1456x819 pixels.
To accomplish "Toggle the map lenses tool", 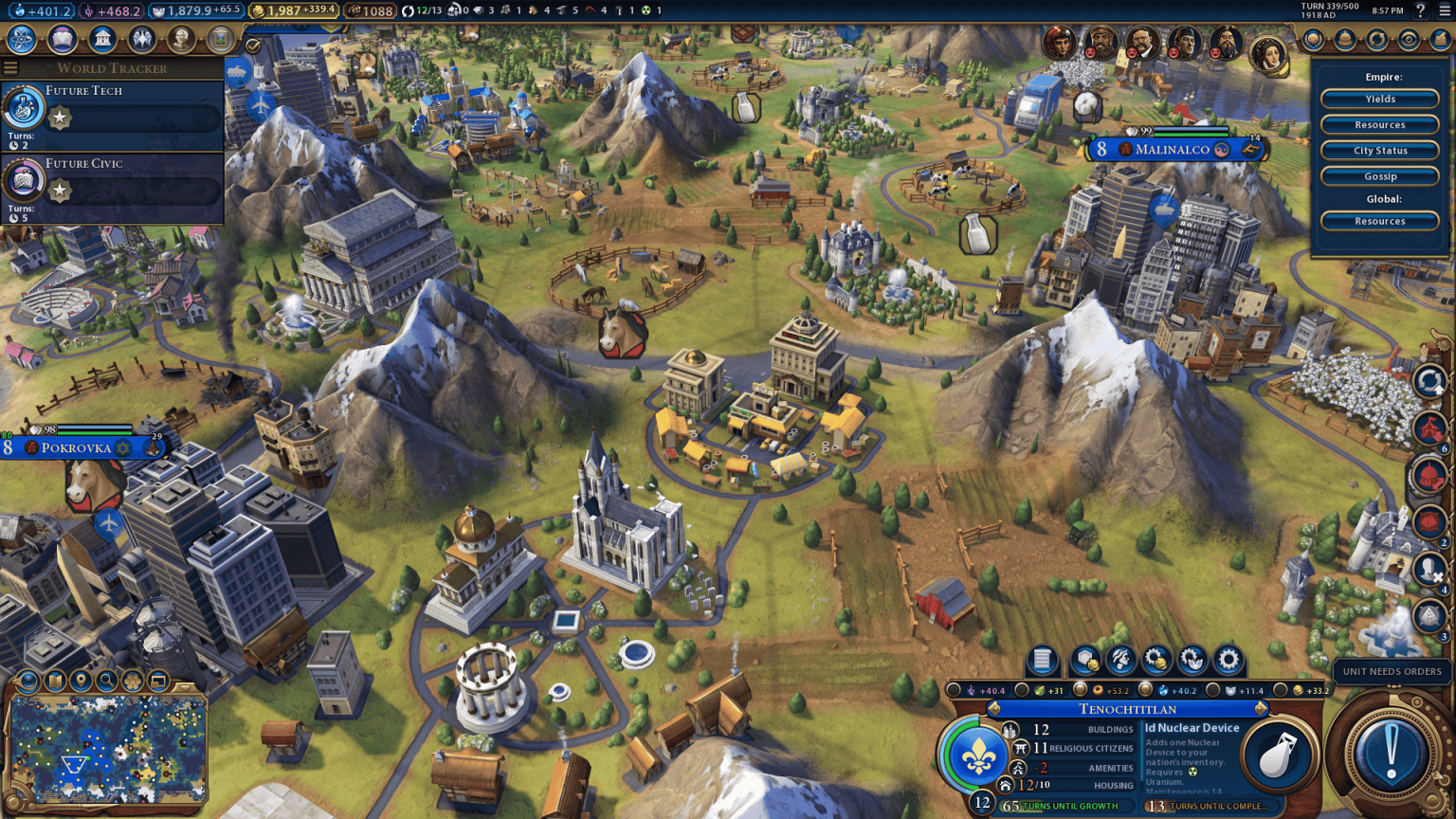I will point(27,680).
